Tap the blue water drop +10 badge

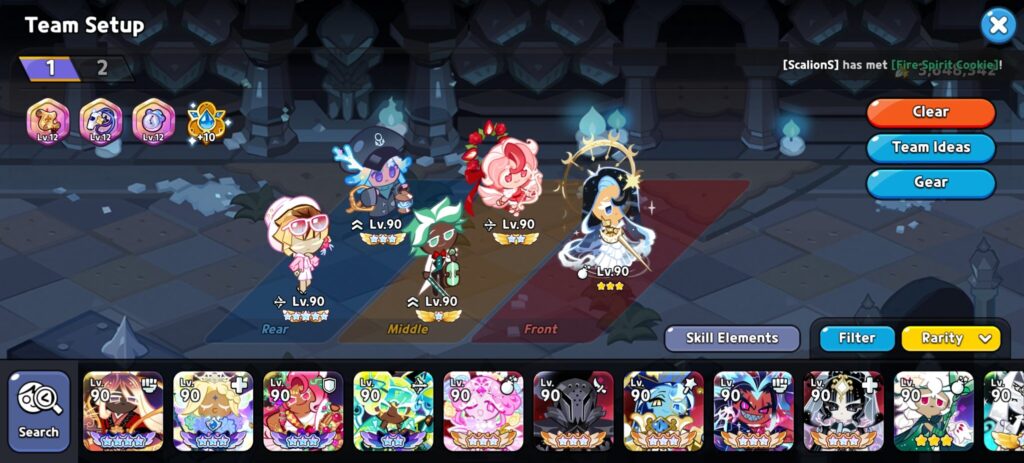point(206,124)
